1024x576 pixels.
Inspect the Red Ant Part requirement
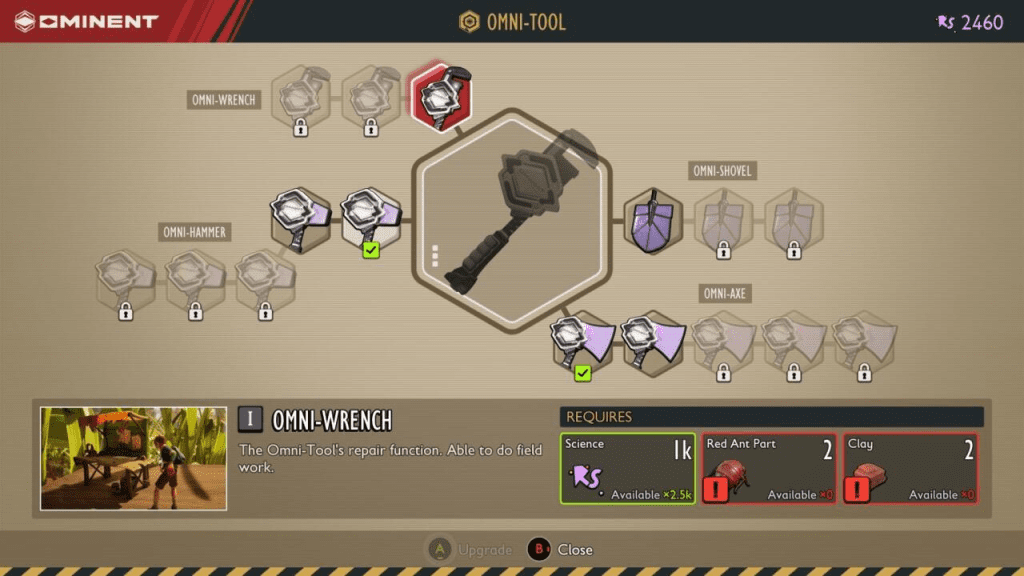tap(768, 468)
